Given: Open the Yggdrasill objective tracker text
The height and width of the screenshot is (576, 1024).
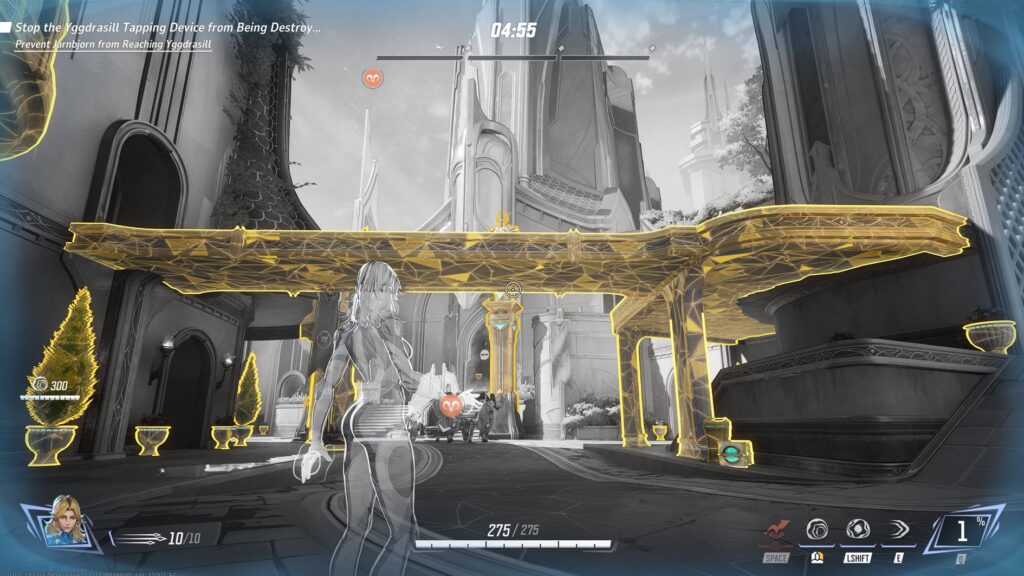Looking at the screenshot, I should click(167, 28).
